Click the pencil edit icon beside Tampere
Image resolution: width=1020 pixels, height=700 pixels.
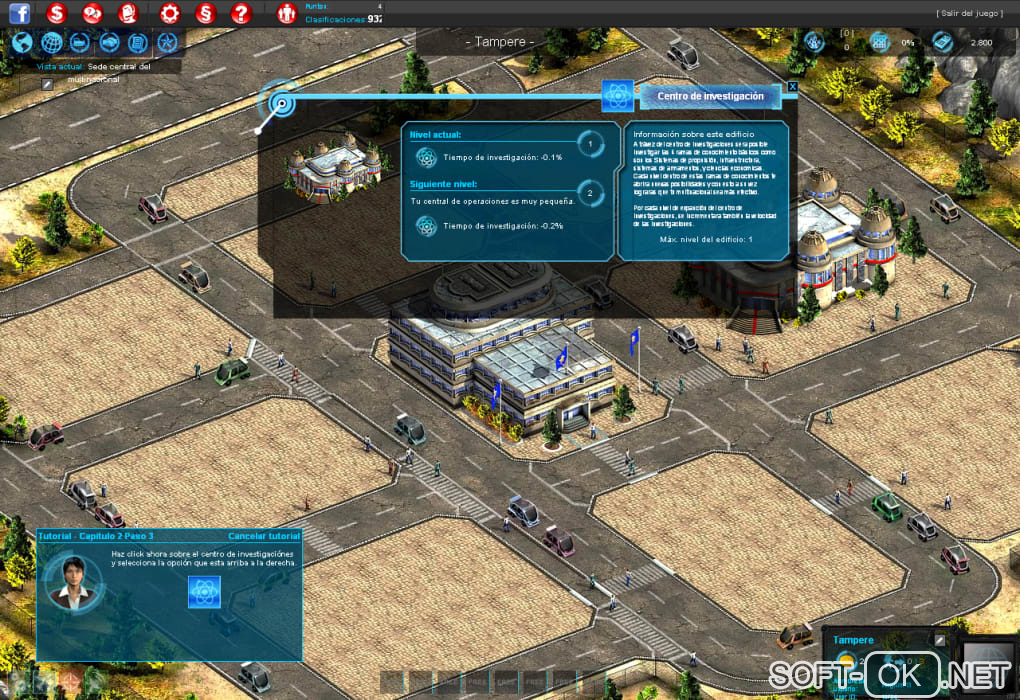click(x=939, y=640)
